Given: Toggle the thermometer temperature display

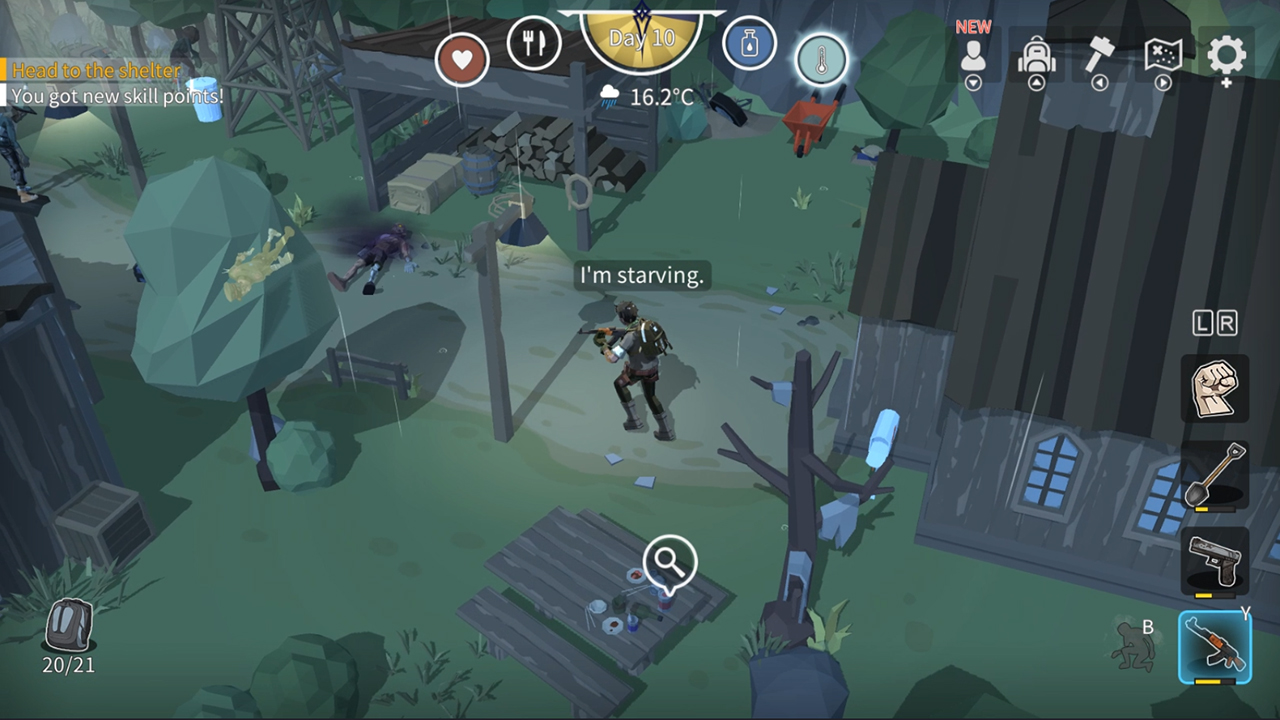Looking at the screenshot, I should pyautogui.click(x=819, y=60).
